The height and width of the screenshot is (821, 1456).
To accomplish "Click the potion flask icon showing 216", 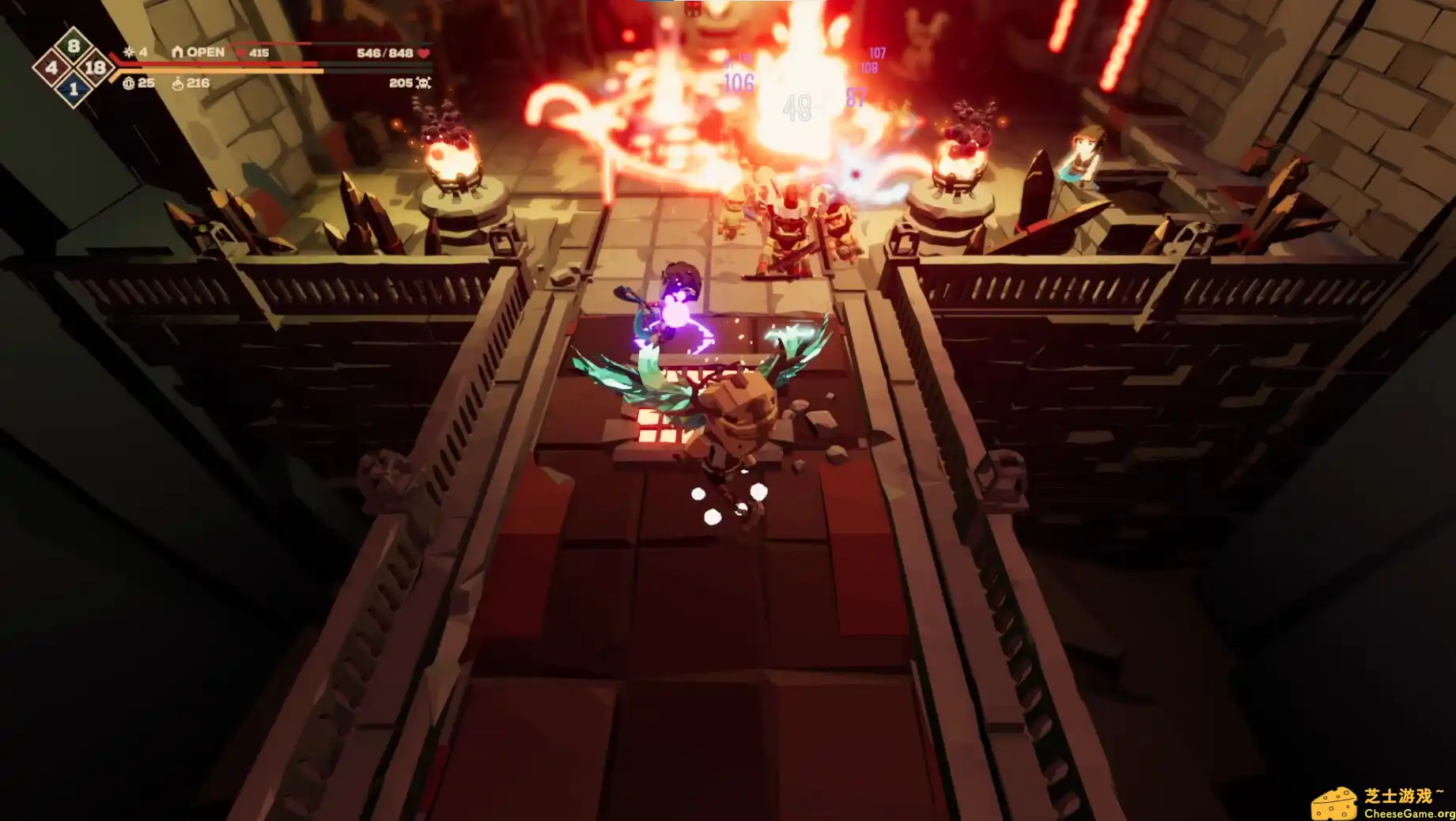I will 176,84.
